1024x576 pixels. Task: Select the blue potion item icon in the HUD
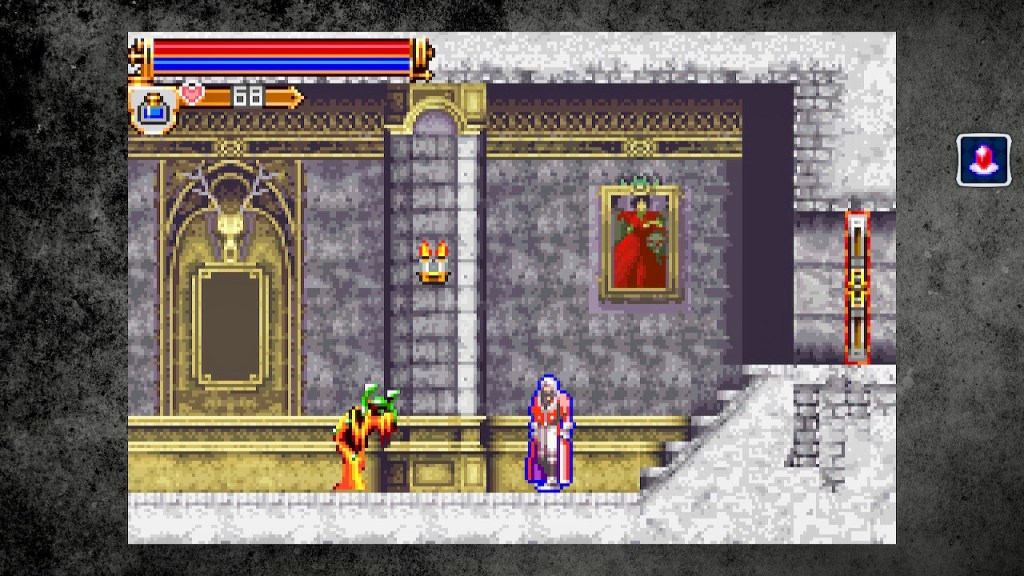pos(153,109)
